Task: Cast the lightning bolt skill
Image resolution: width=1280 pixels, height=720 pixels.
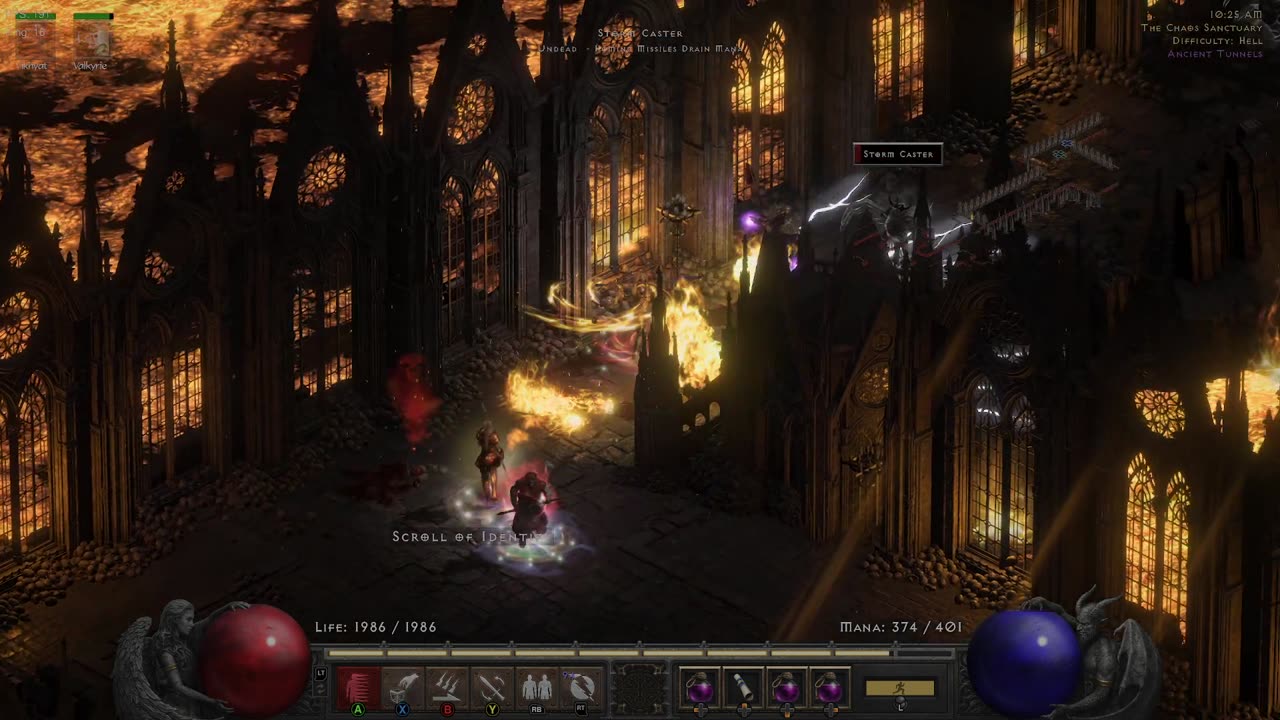Action: click(582, 687)
